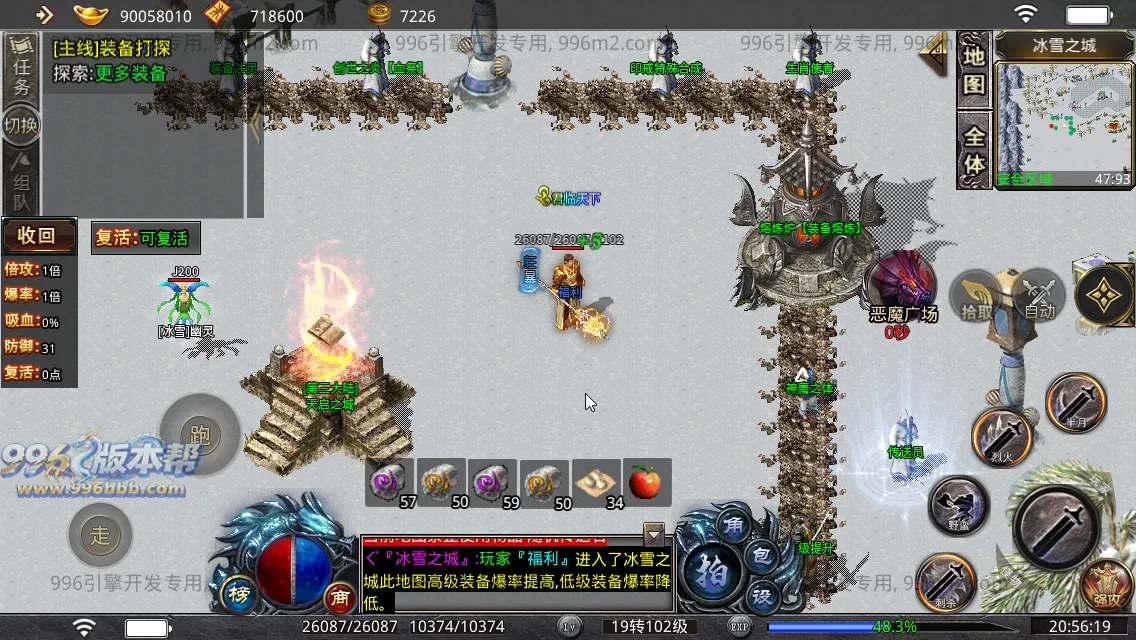Open the 地图 map button

coord(974,70)
